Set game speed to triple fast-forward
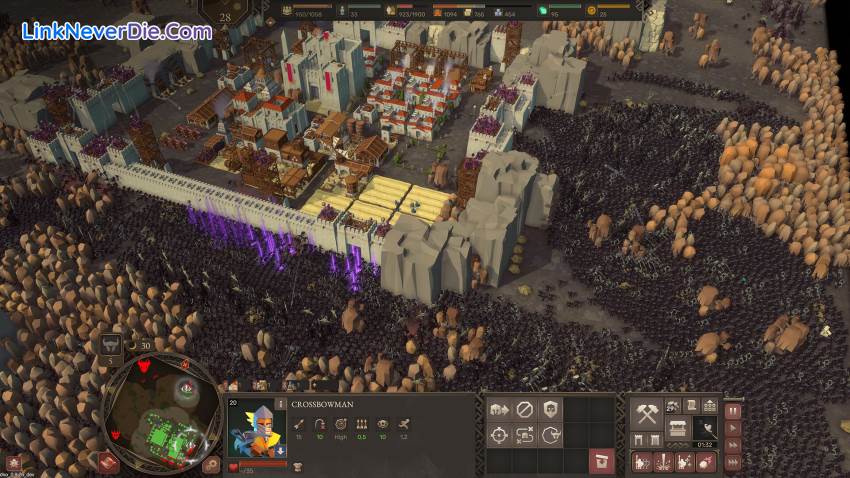The height and width of the screenshot is (478, 850). pyautogui.click(x=732, y=461)
